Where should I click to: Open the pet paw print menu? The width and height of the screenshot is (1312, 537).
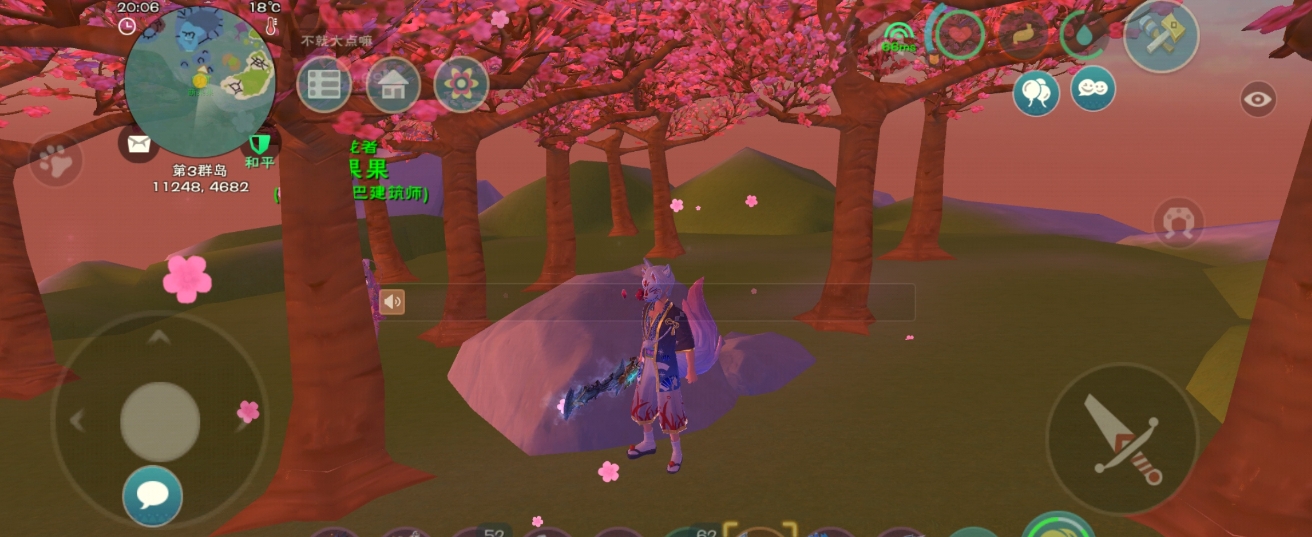point(55,160)
